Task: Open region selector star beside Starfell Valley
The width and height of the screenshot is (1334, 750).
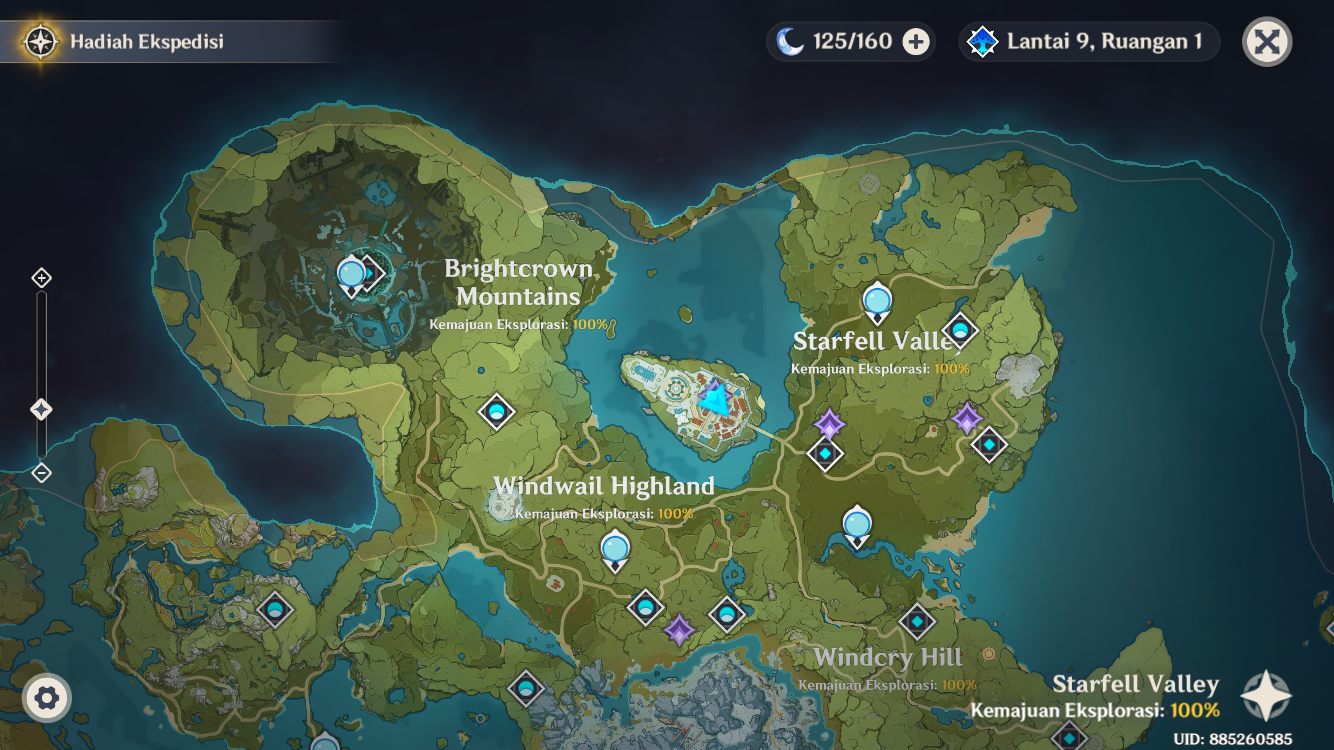Action: [x=1266, y=696]
